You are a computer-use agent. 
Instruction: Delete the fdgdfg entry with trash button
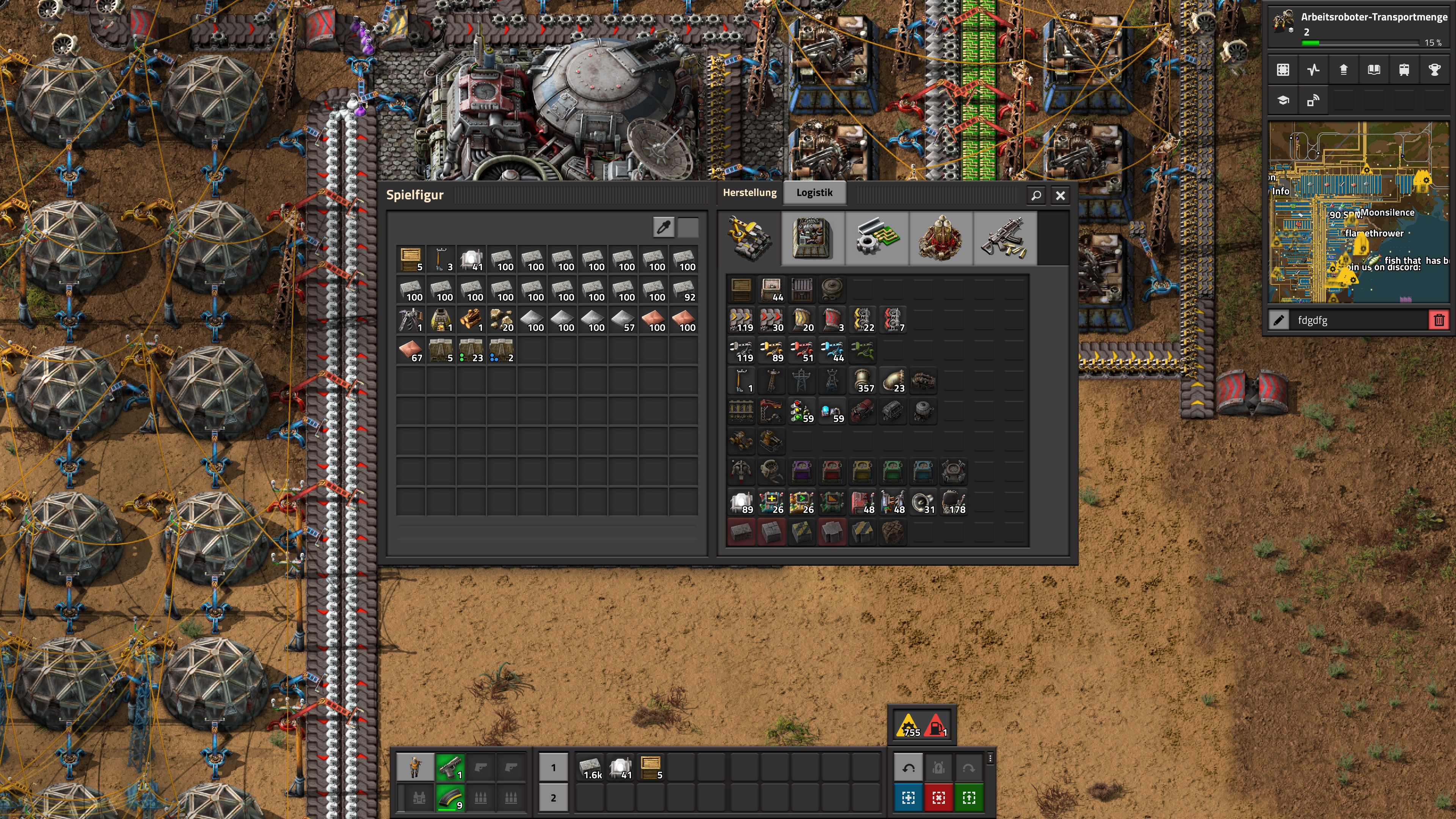click(1439, 320)
